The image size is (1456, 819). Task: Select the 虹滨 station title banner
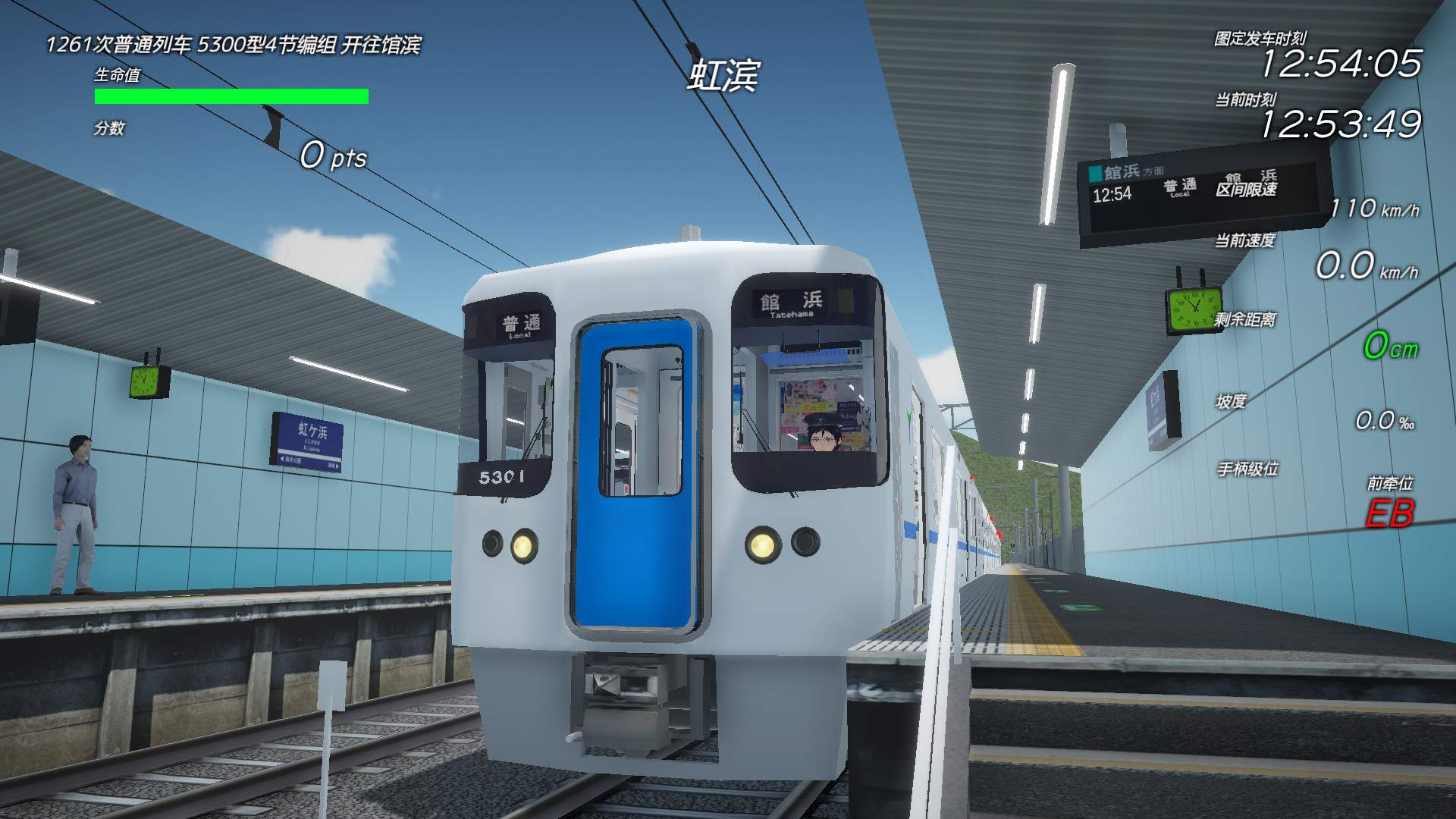[x=725, y=76]
